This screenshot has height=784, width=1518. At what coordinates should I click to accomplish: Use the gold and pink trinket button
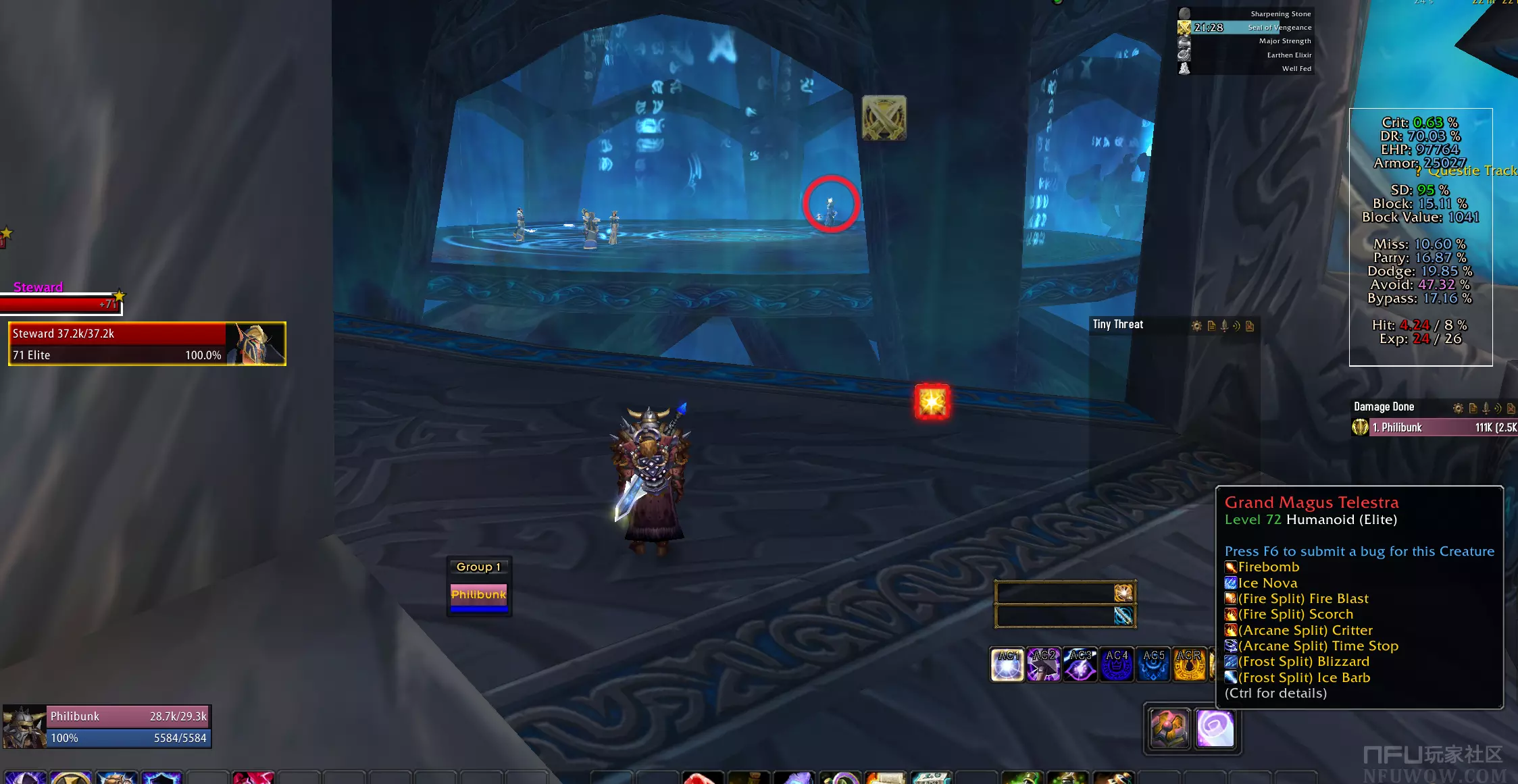coord(1169,729)
